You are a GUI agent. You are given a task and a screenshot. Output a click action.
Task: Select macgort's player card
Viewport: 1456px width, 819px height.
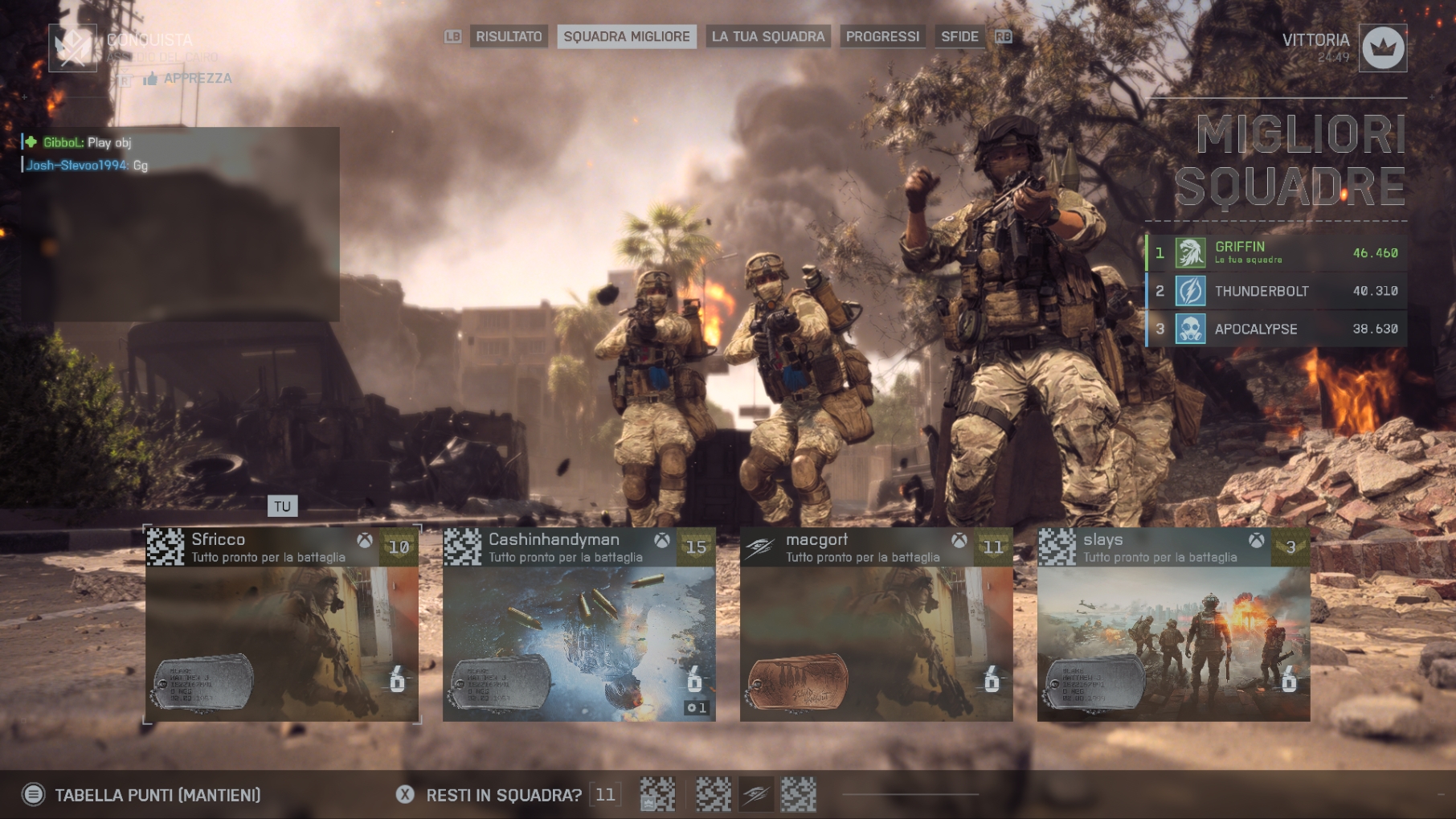pos(876,624)
